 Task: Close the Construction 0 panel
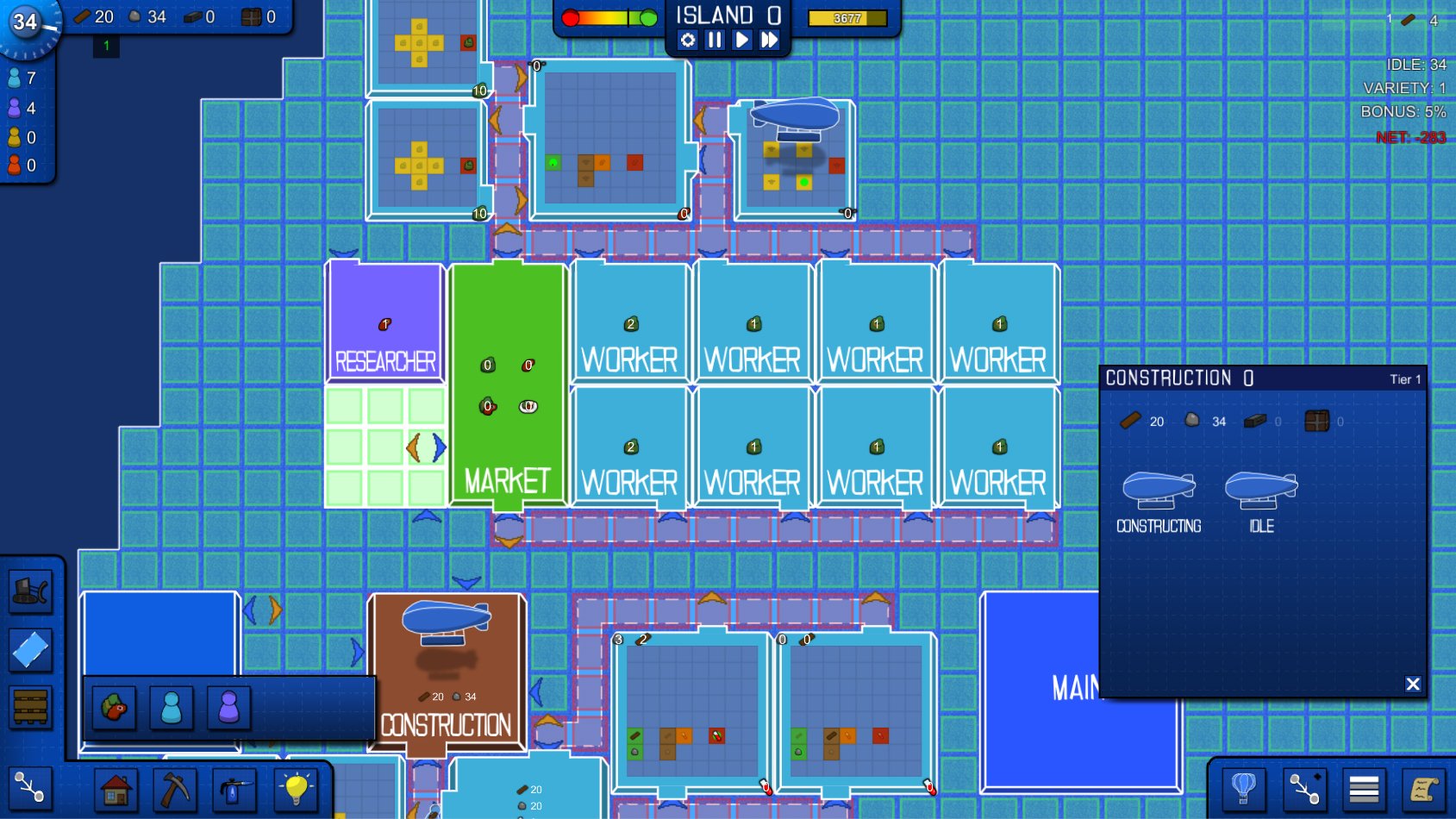(x=1413, y=684)
